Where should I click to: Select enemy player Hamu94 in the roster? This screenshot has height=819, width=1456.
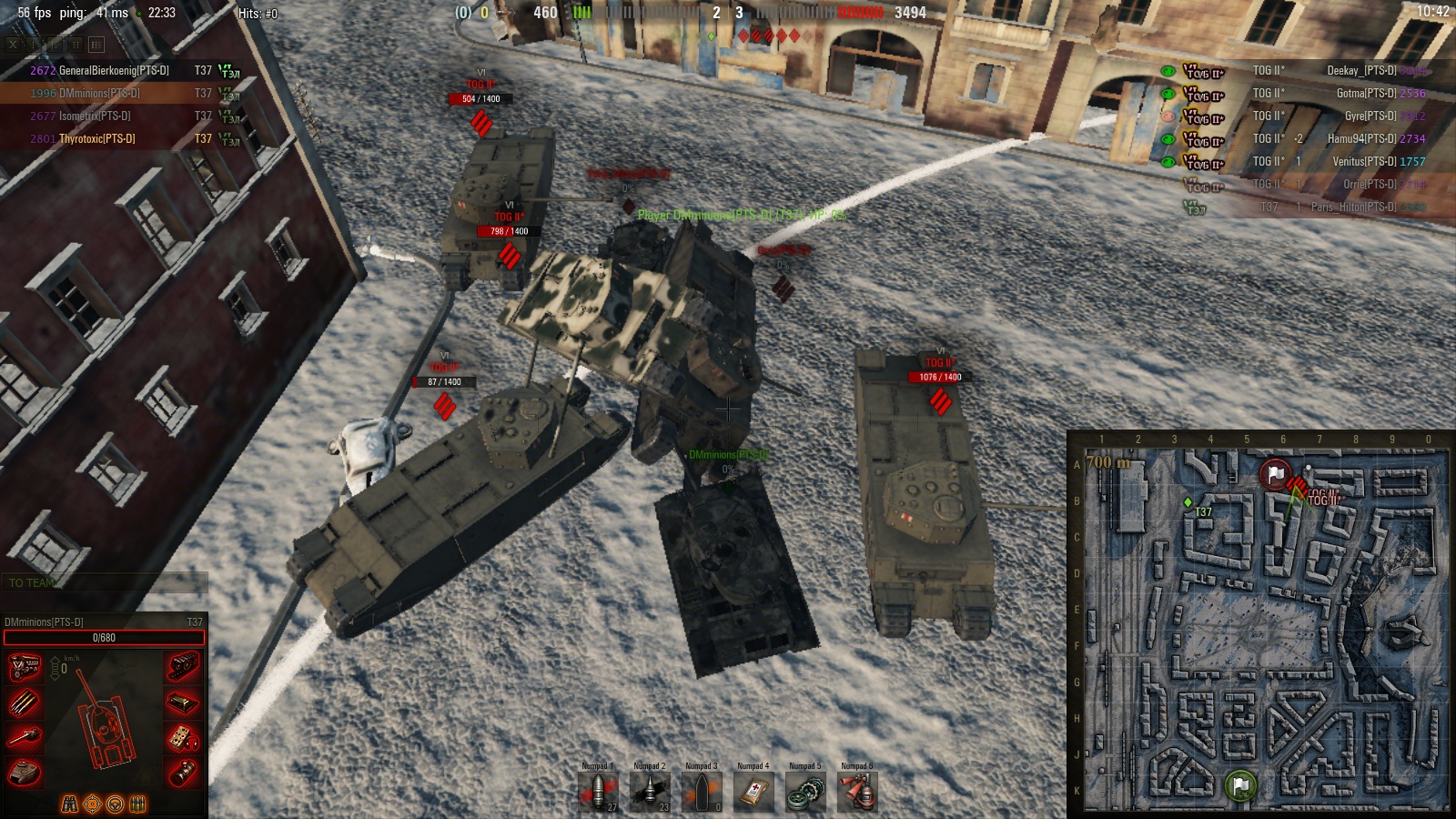1362,138
